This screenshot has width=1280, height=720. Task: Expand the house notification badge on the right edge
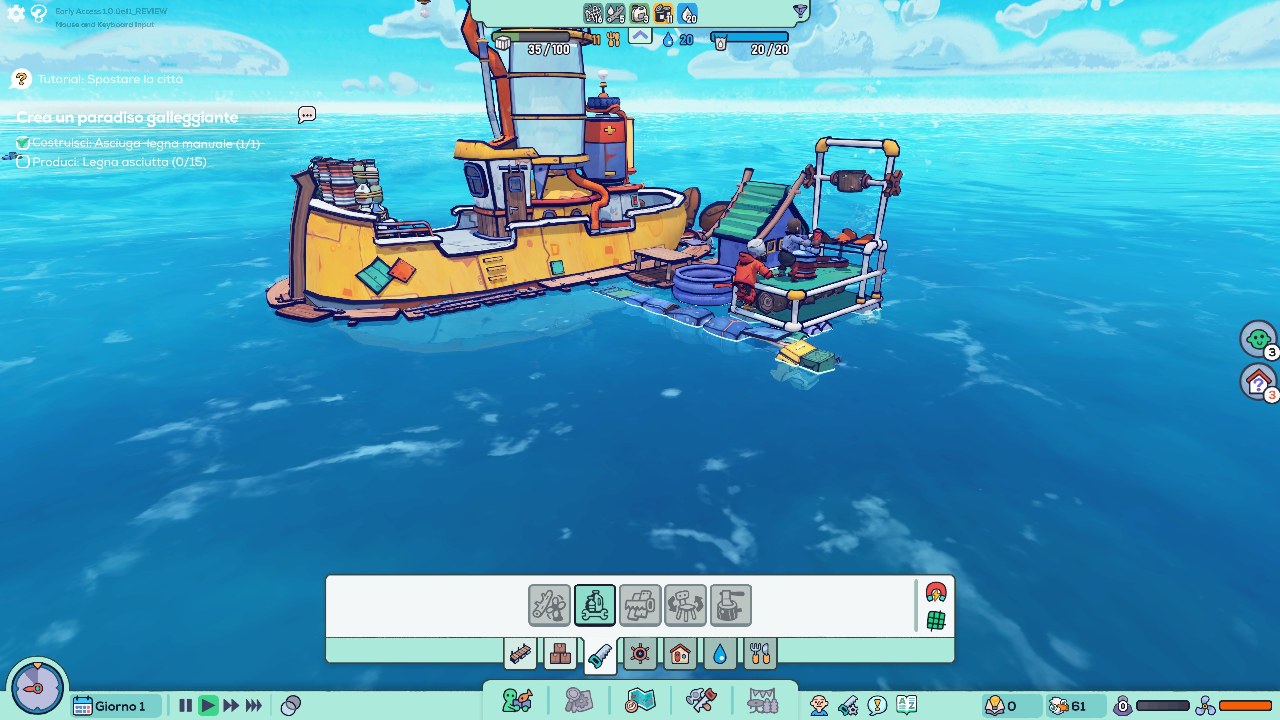point(1257,382)
